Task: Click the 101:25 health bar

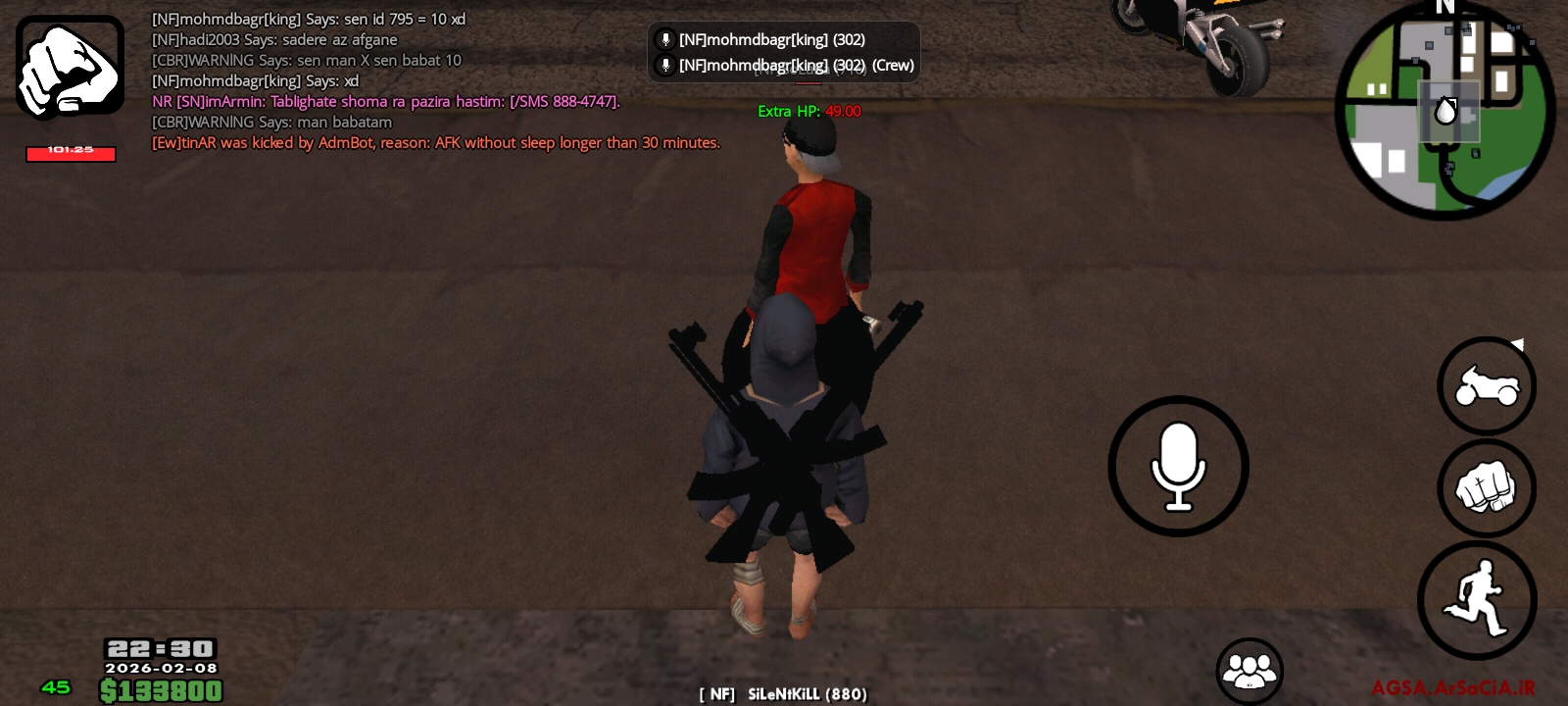Action: pos(70,149)
